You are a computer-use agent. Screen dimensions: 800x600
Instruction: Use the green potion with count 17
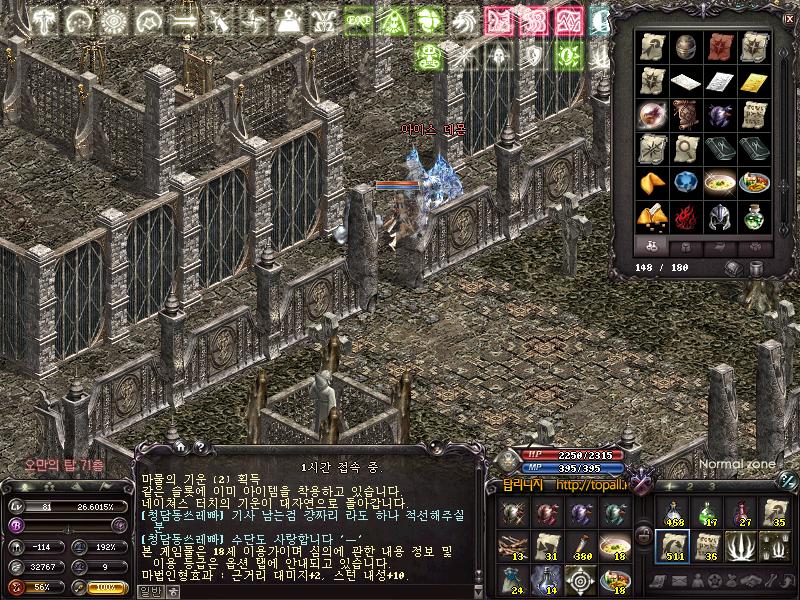tap(708, 512)
